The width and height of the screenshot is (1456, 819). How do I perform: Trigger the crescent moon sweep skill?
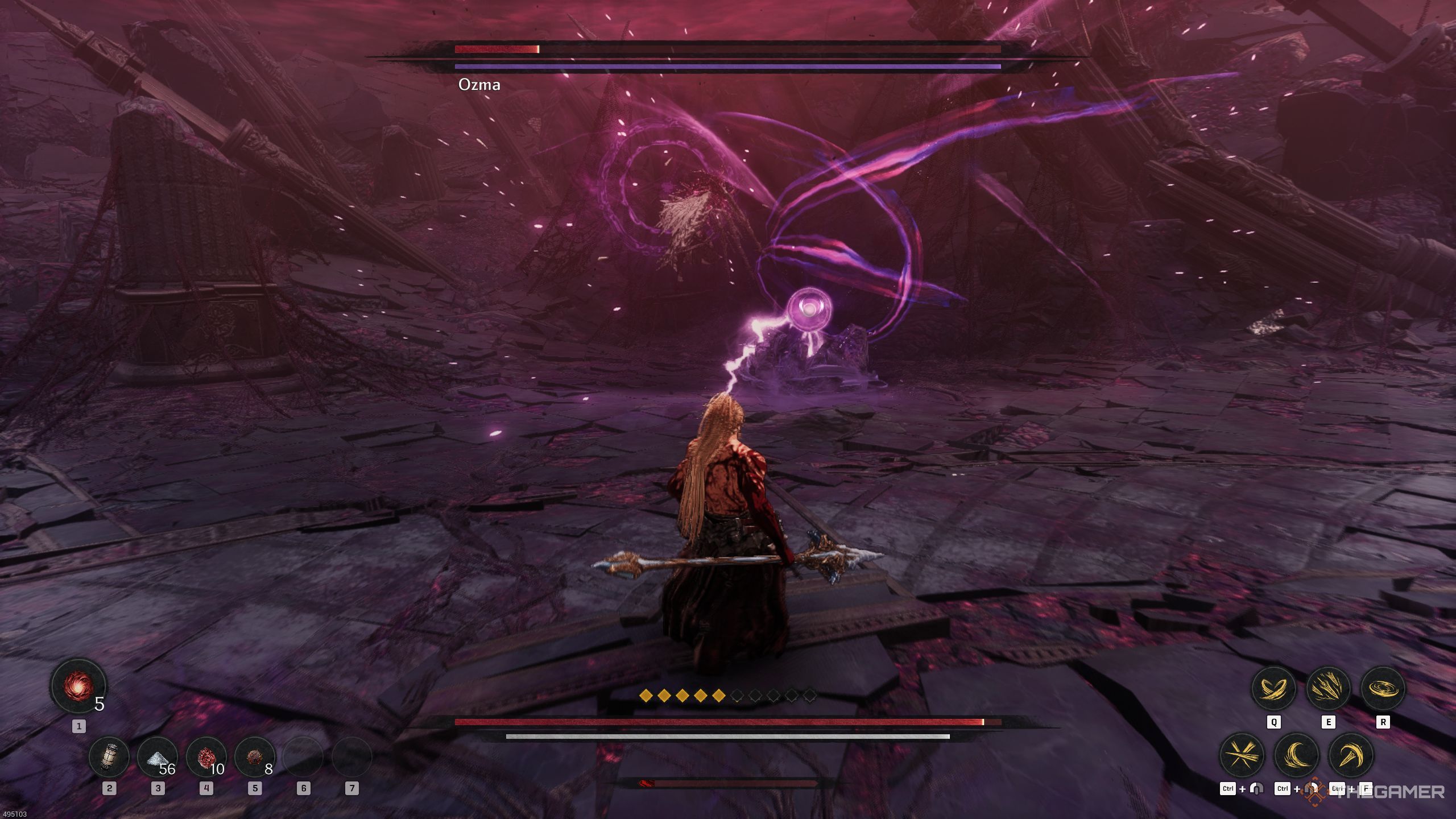click(x=1297, y=755)
